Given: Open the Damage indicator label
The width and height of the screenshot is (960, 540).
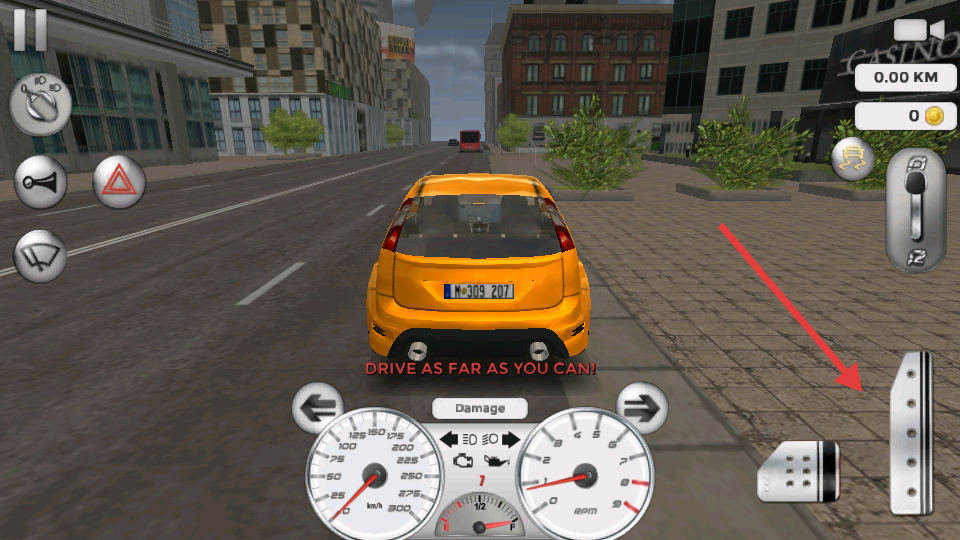Looking at the screenshot, I should (480, 408).
